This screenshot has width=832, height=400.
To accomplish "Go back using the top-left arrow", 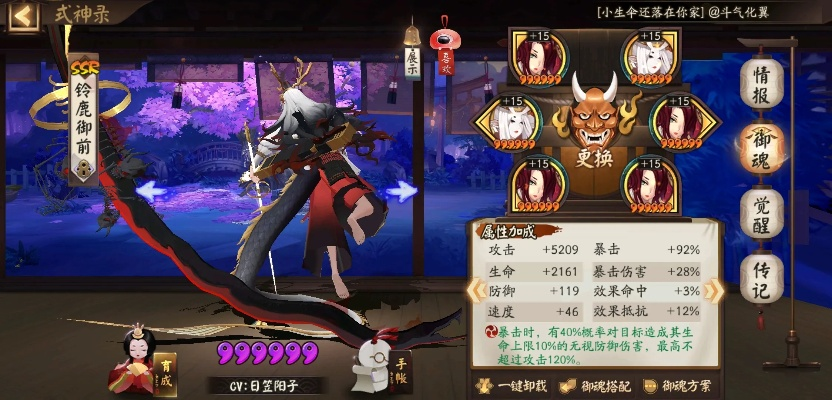I will coord(24,15).
